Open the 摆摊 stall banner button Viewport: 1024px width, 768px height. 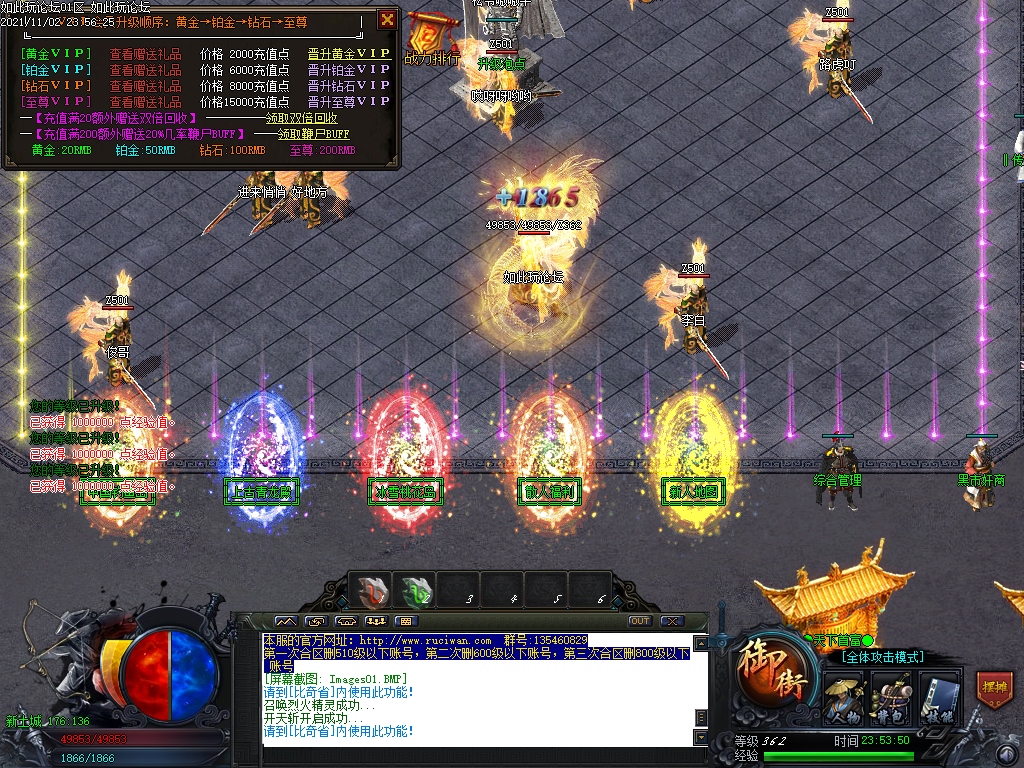coord(995,688)
